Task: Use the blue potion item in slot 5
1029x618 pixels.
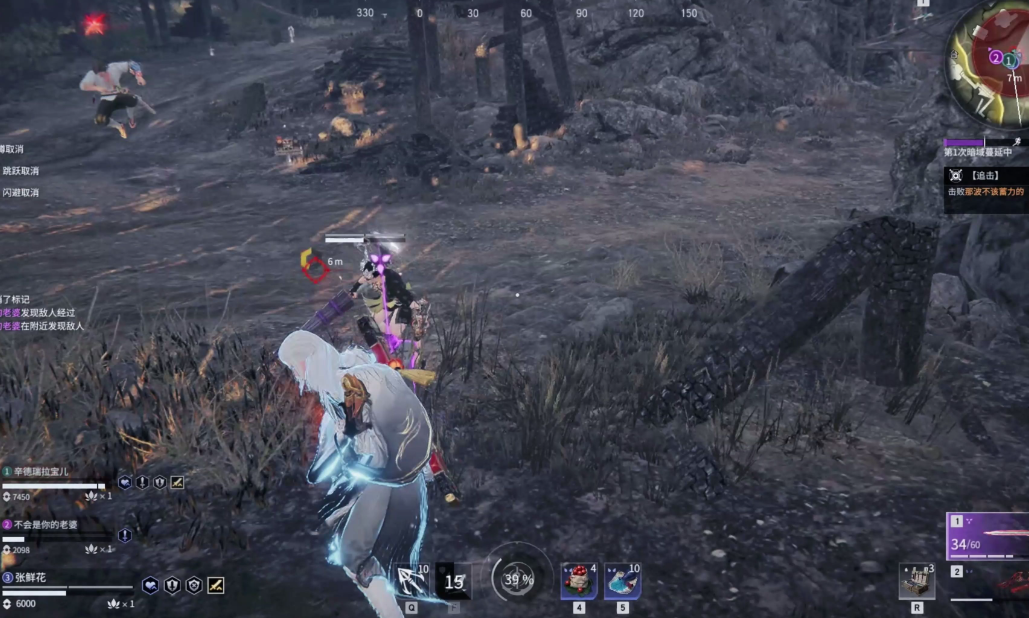Action: (622, 580)
